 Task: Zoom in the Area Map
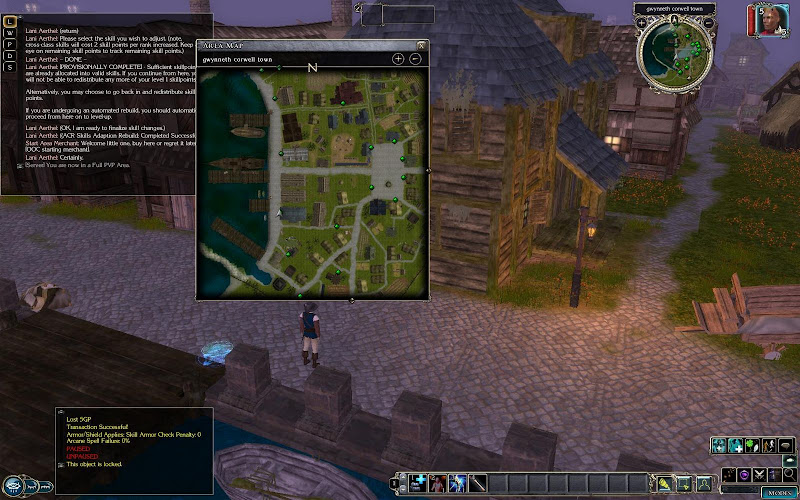coord(398,59)
